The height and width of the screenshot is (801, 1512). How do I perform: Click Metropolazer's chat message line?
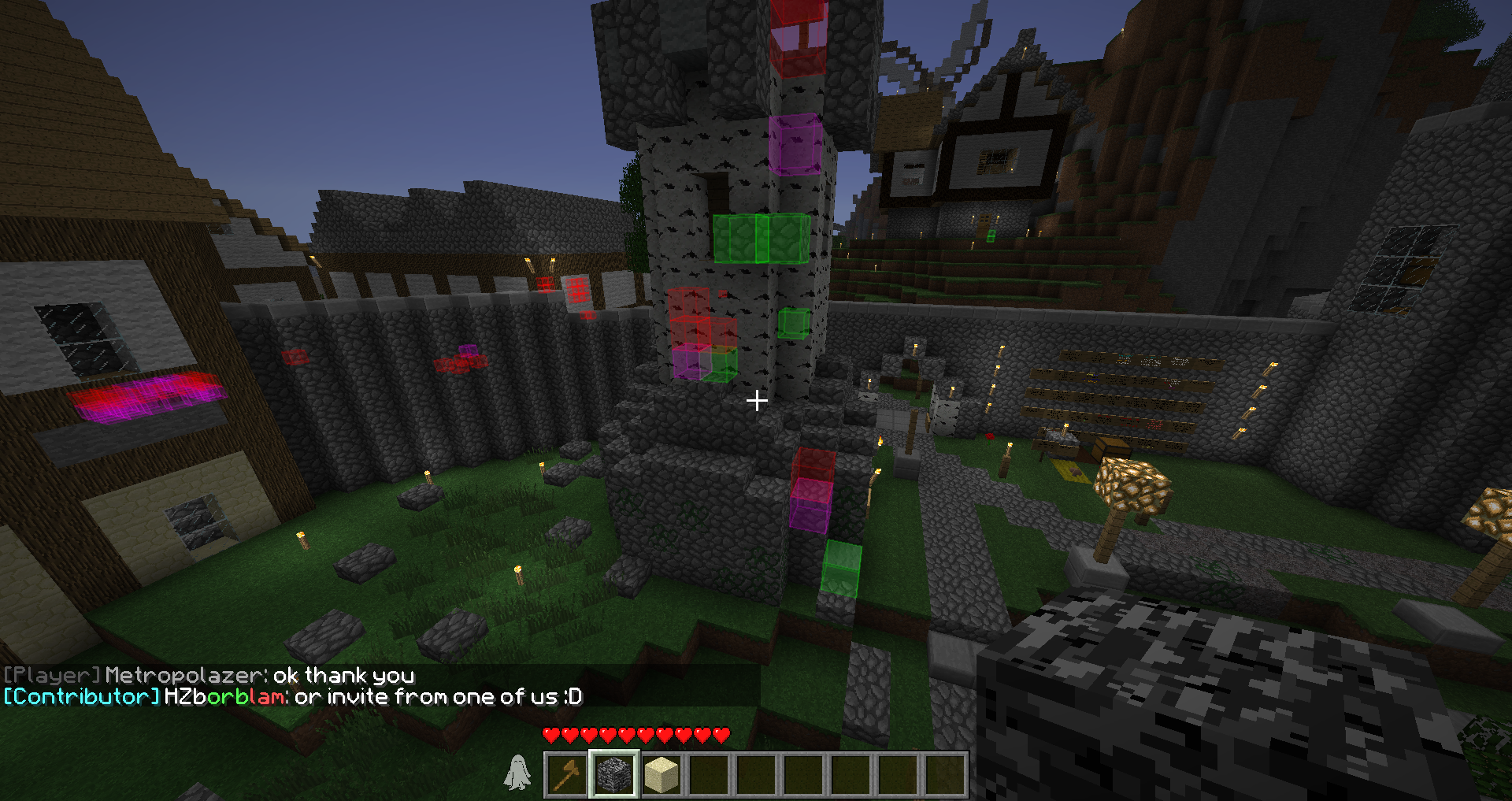pos(209,676)
